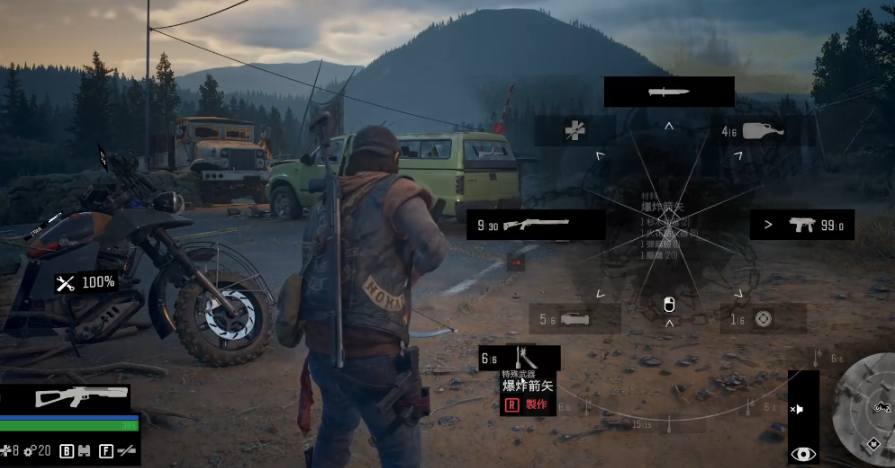Click the binoculars icon

coord(82,451)
